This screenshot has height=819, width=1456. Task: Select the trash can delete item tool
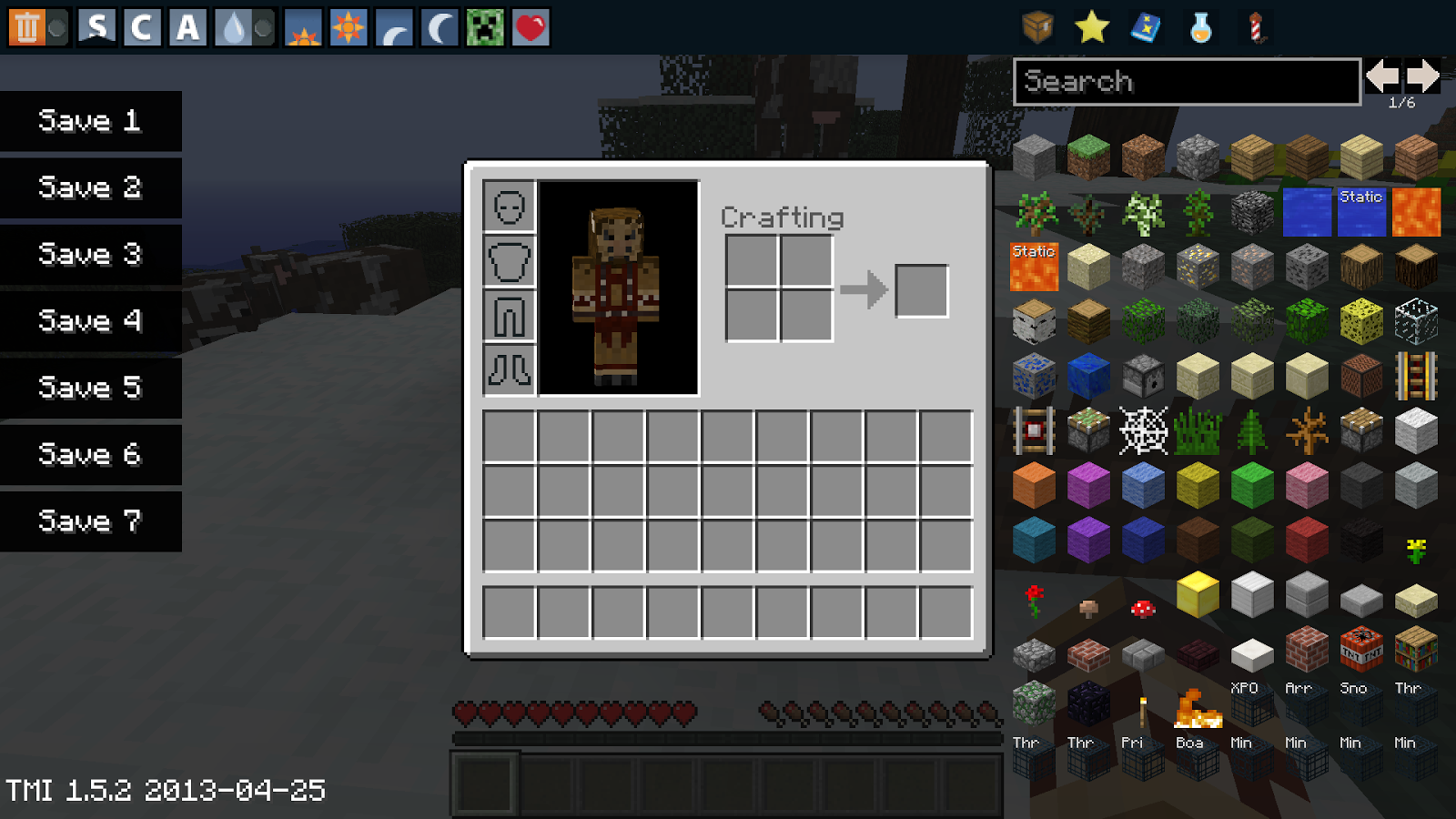pos(27,27)
